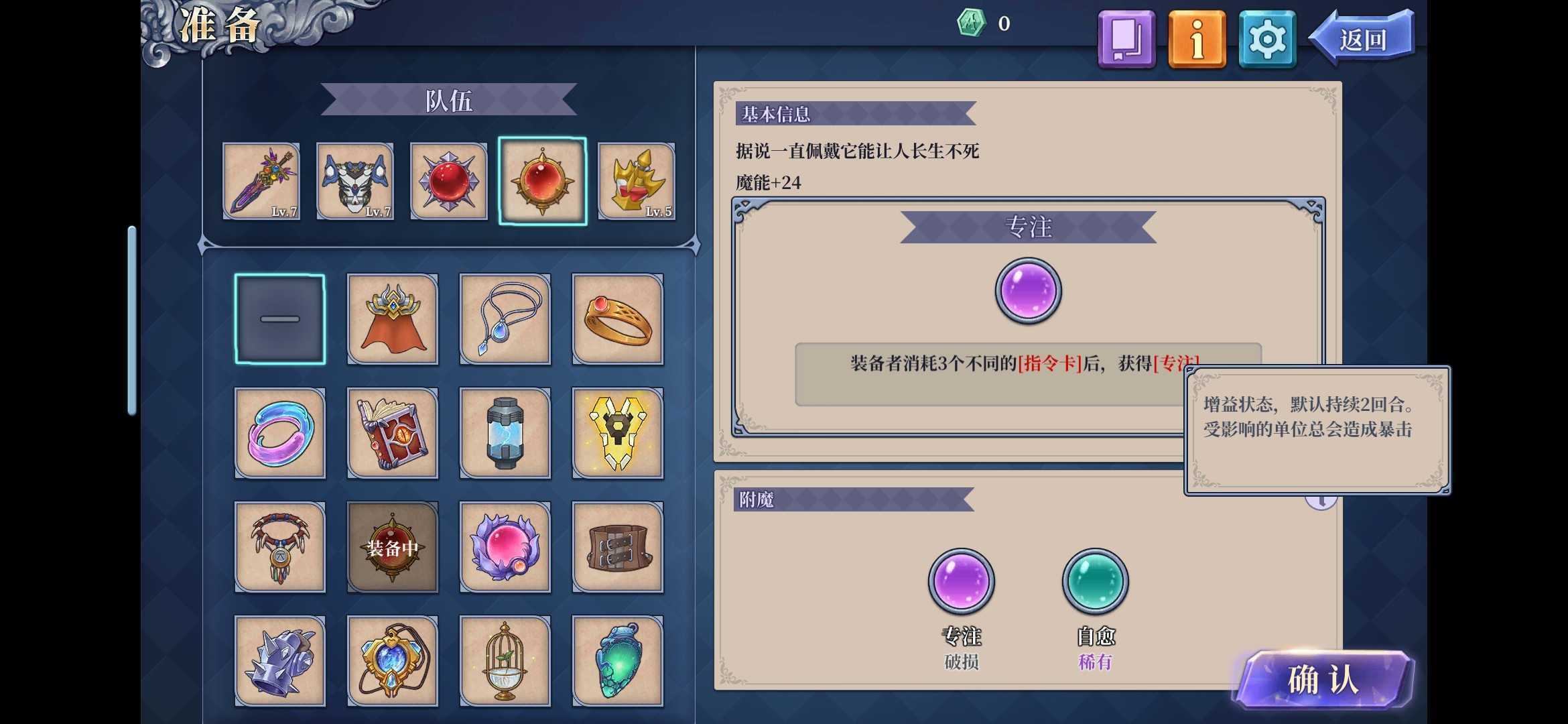Click the 返回 back button
1568x724 pixels.
[1365, 39]
